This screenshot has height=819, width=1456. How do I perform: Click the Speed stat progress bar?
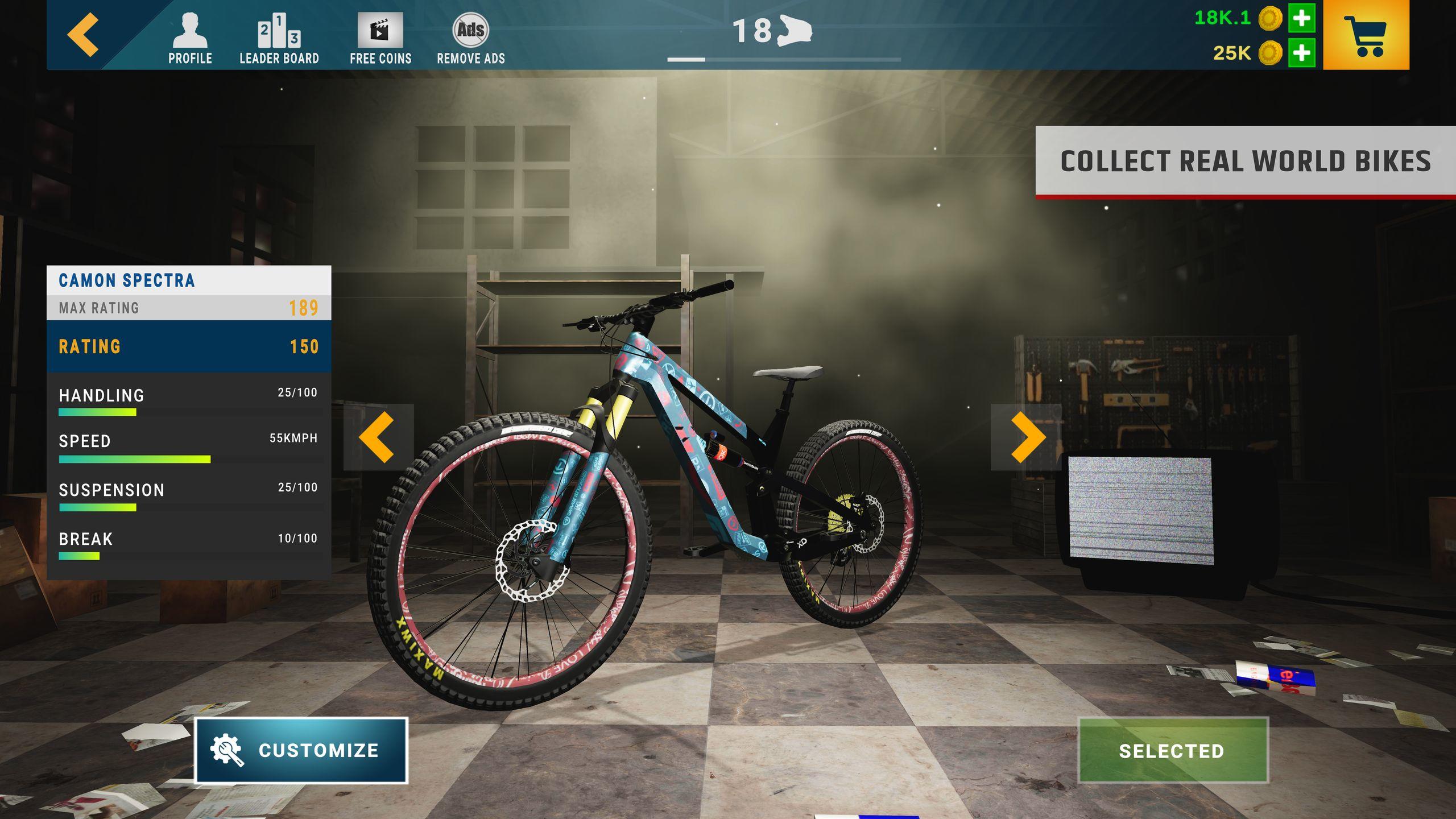[x=134, y=458]
